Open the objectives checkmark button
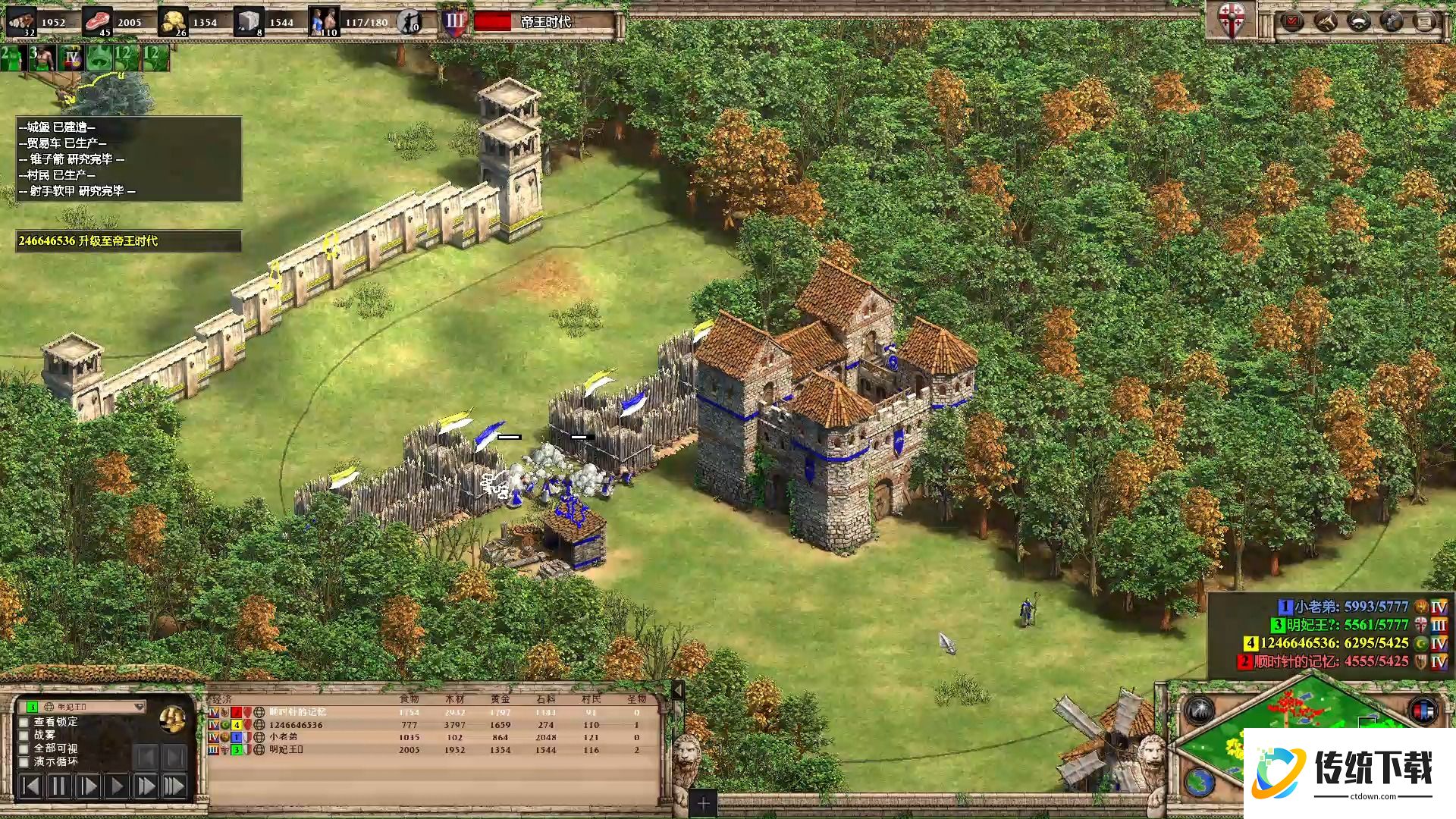Image resolution: width=1456 pixels, height=819 pixels. pyautogui.click(x=1292, y=21)
